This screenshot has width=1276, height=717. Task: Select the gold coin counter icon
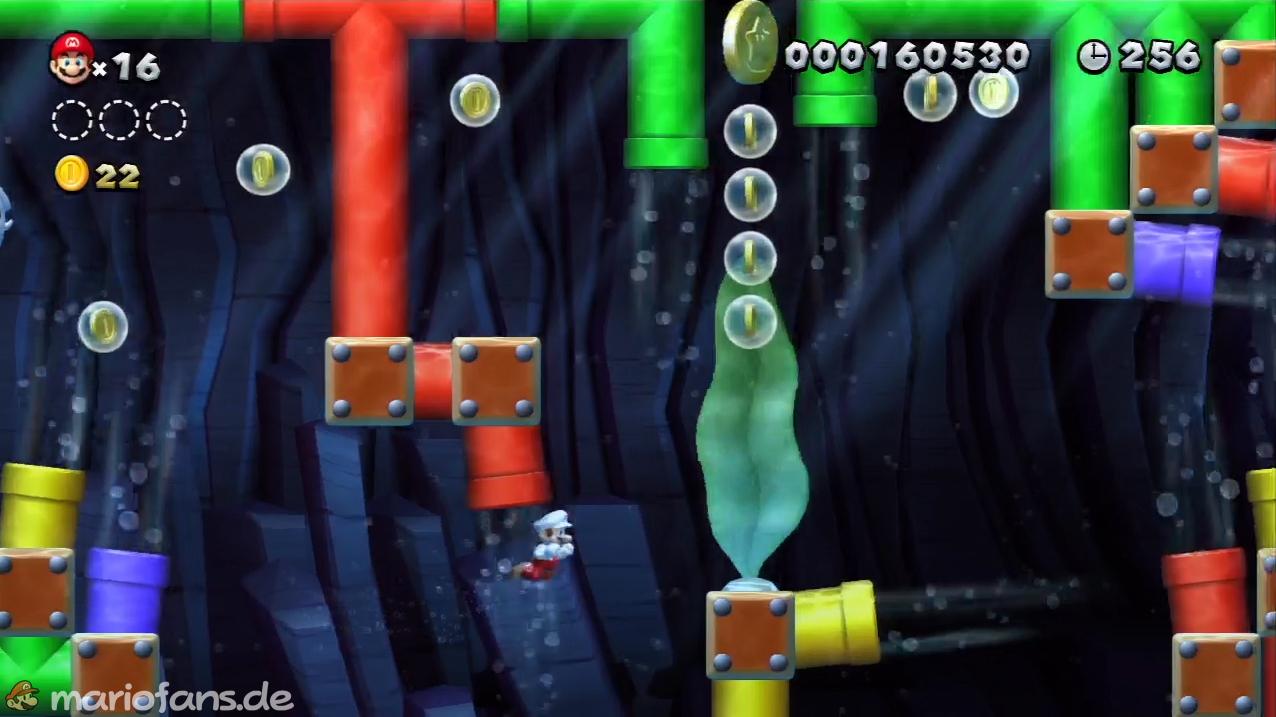coord(71,175)
